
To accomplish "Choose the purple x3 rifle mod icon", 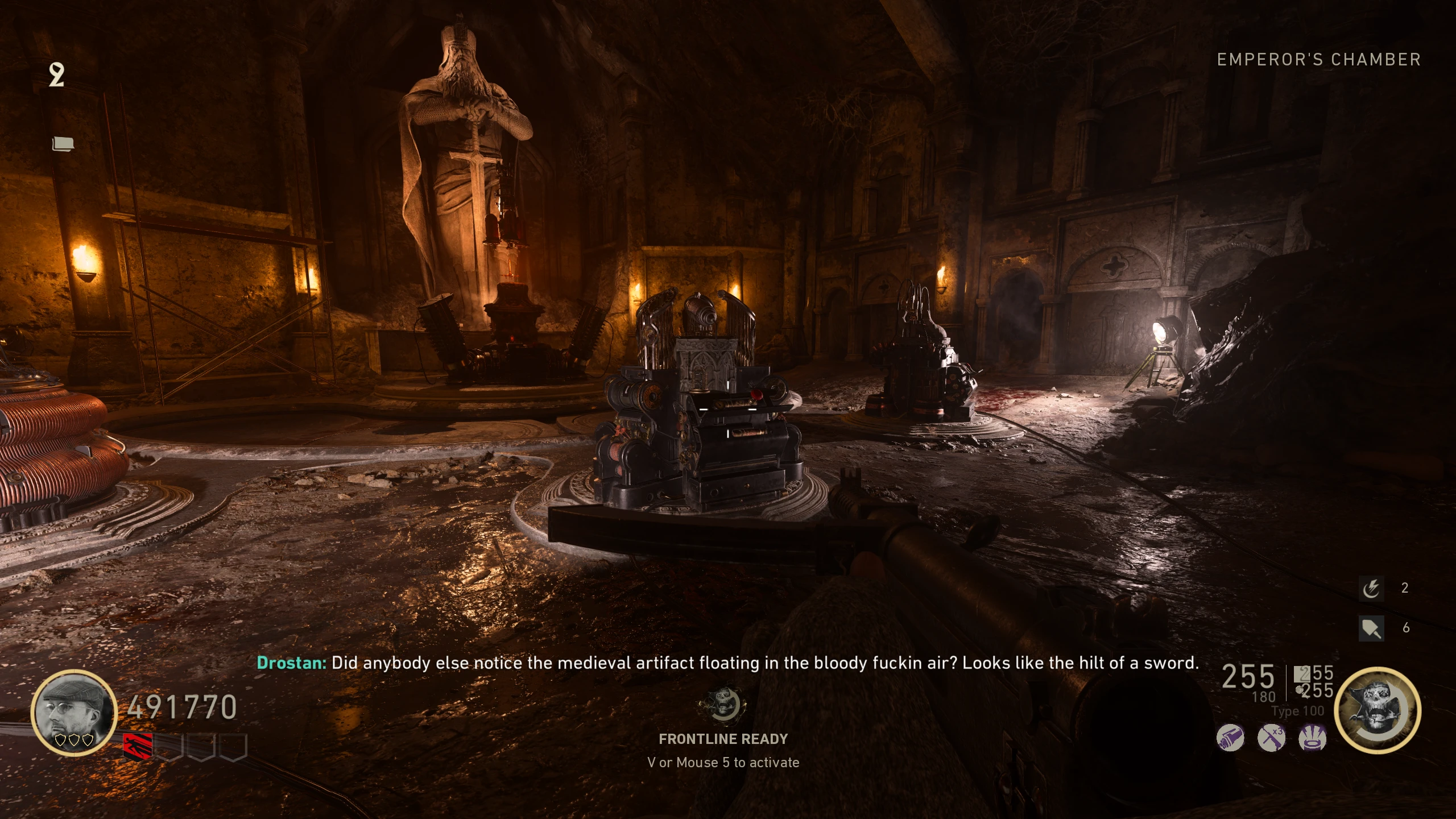I will pyautogui.click(x=1271, y=739).
